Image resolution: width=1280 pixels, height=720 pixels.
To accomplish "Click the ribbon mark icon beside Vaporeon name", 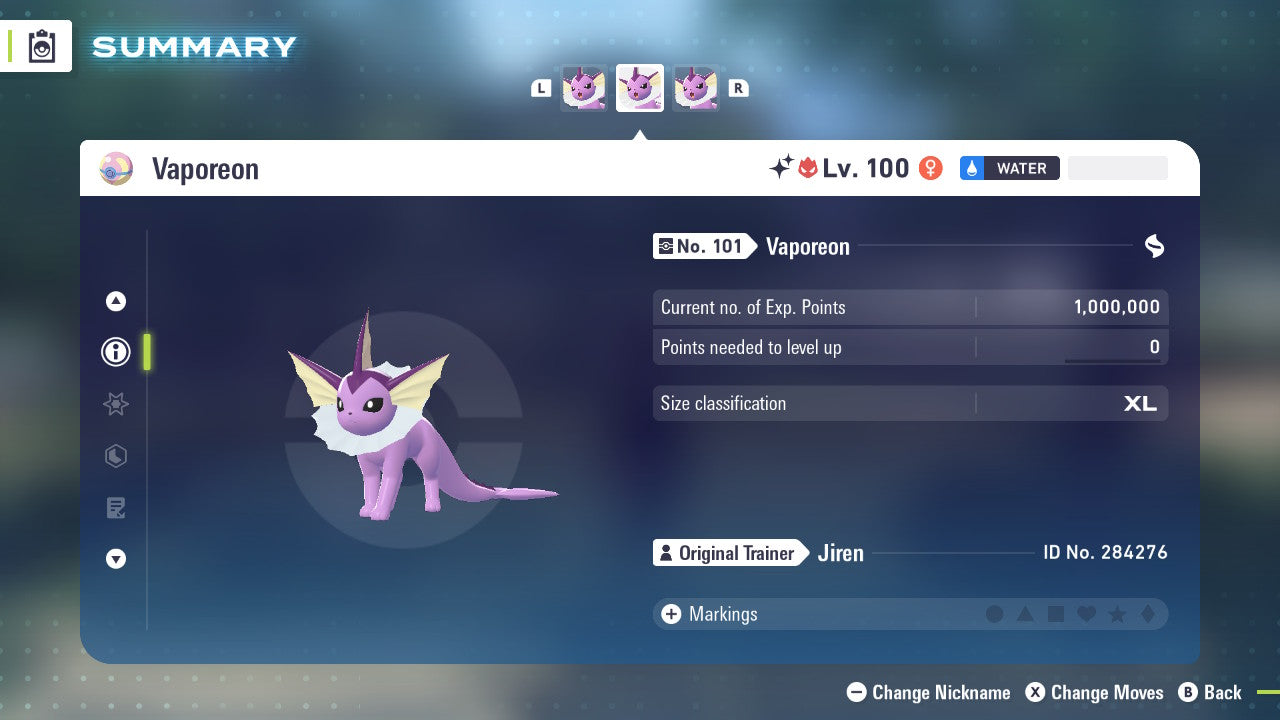I will [1153, 246].
